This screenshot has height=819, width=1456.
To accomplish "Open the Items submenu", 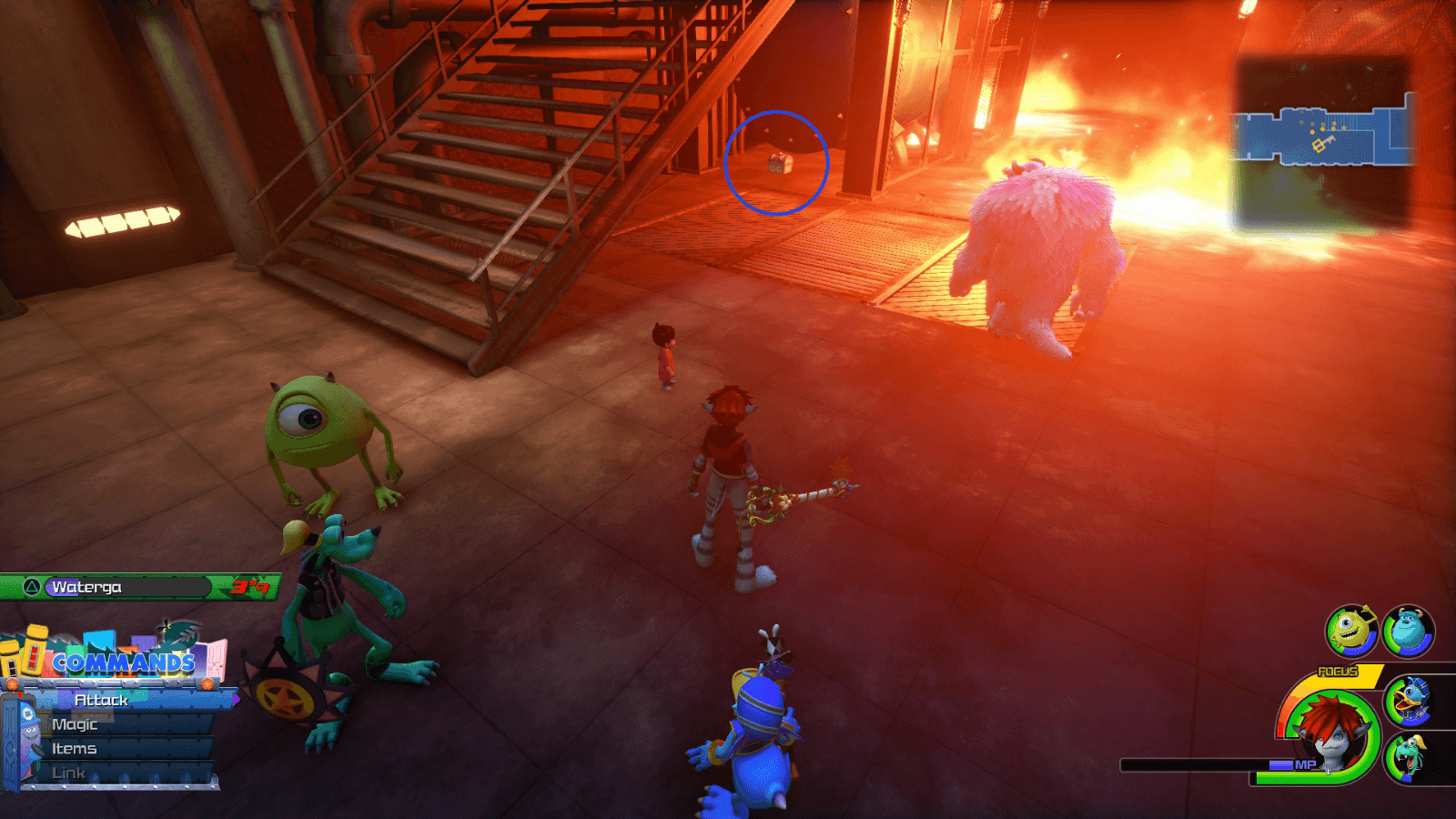I will (x=76, y=748).
